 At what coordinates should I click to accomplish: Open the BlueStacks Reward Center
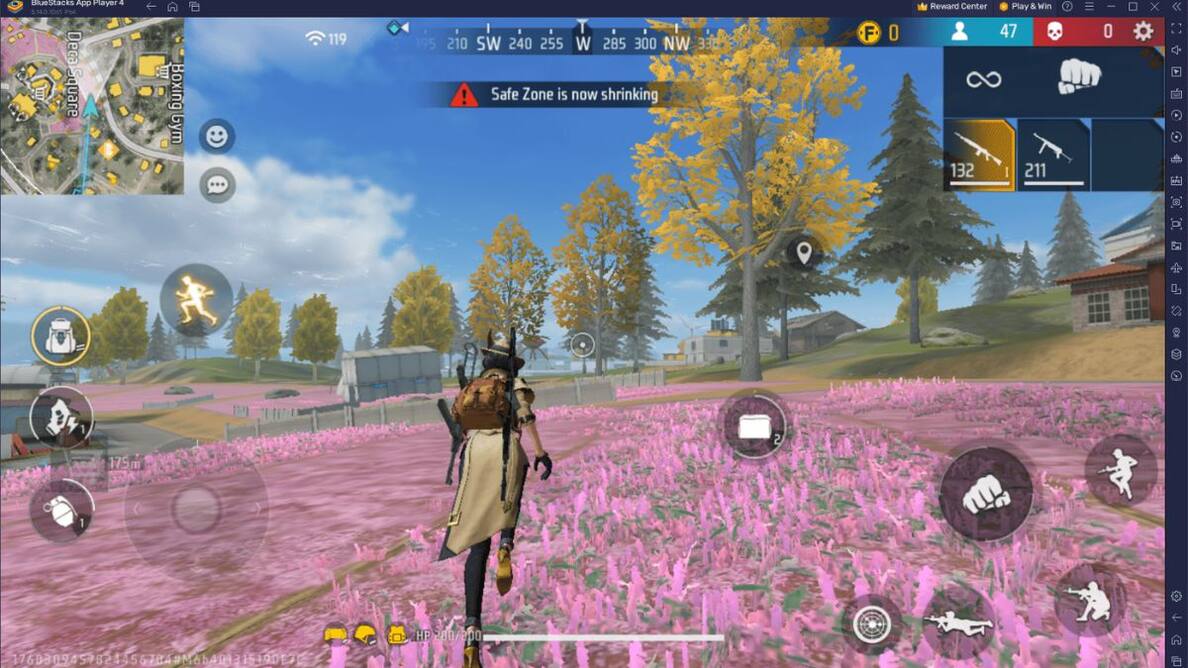click(x=952, y=6)
